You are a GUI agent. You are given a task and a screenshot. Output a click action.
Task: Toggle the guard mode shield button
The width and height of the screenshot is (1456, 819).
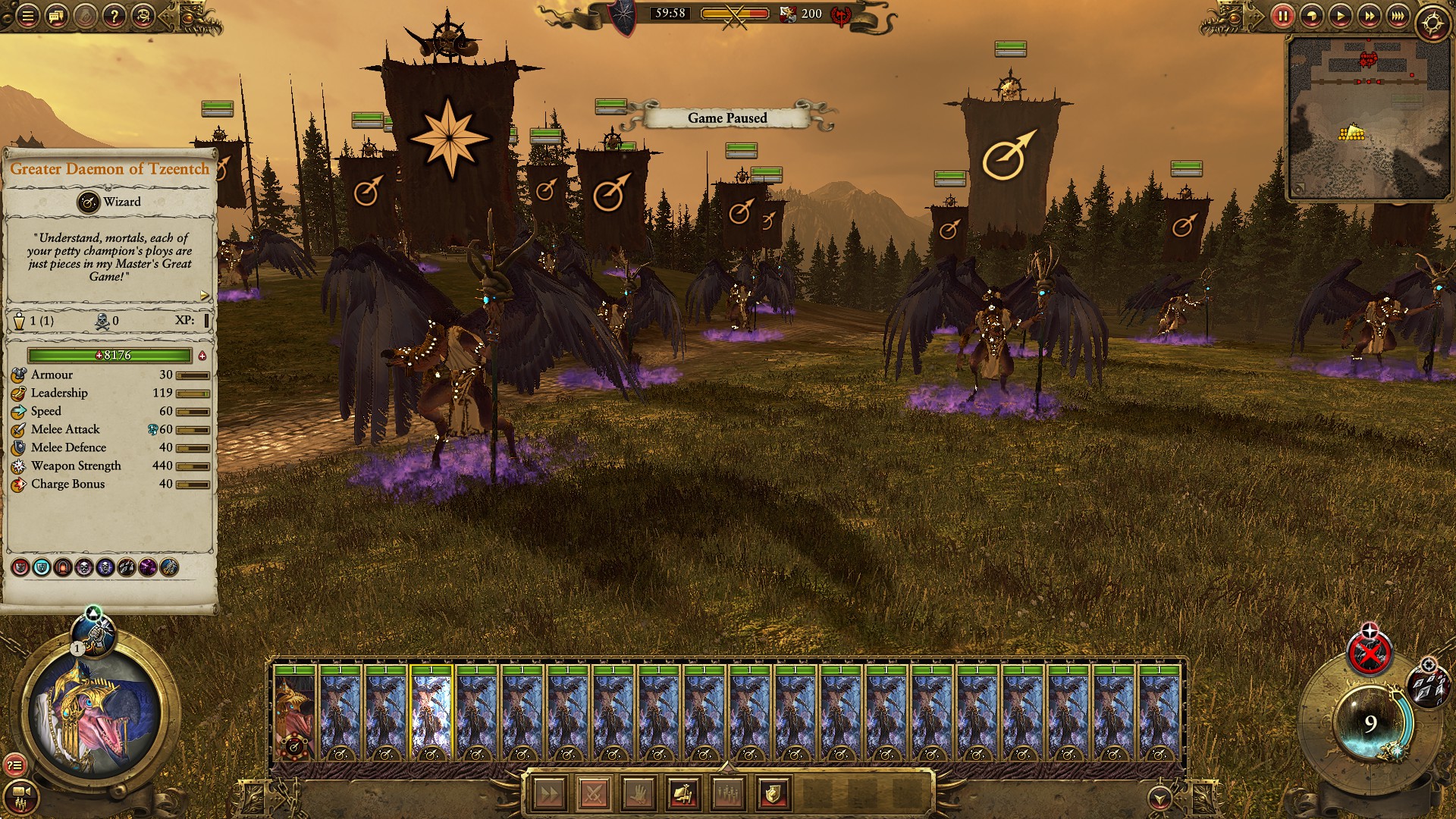(773, 794)
